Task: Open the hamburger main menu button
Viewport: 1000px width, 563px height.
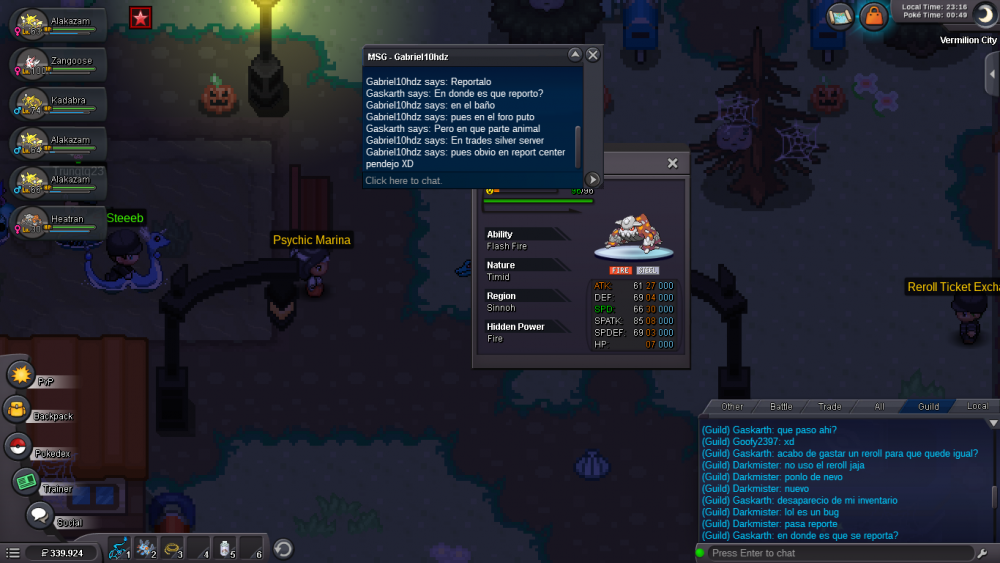Action: tap(12, 552)
